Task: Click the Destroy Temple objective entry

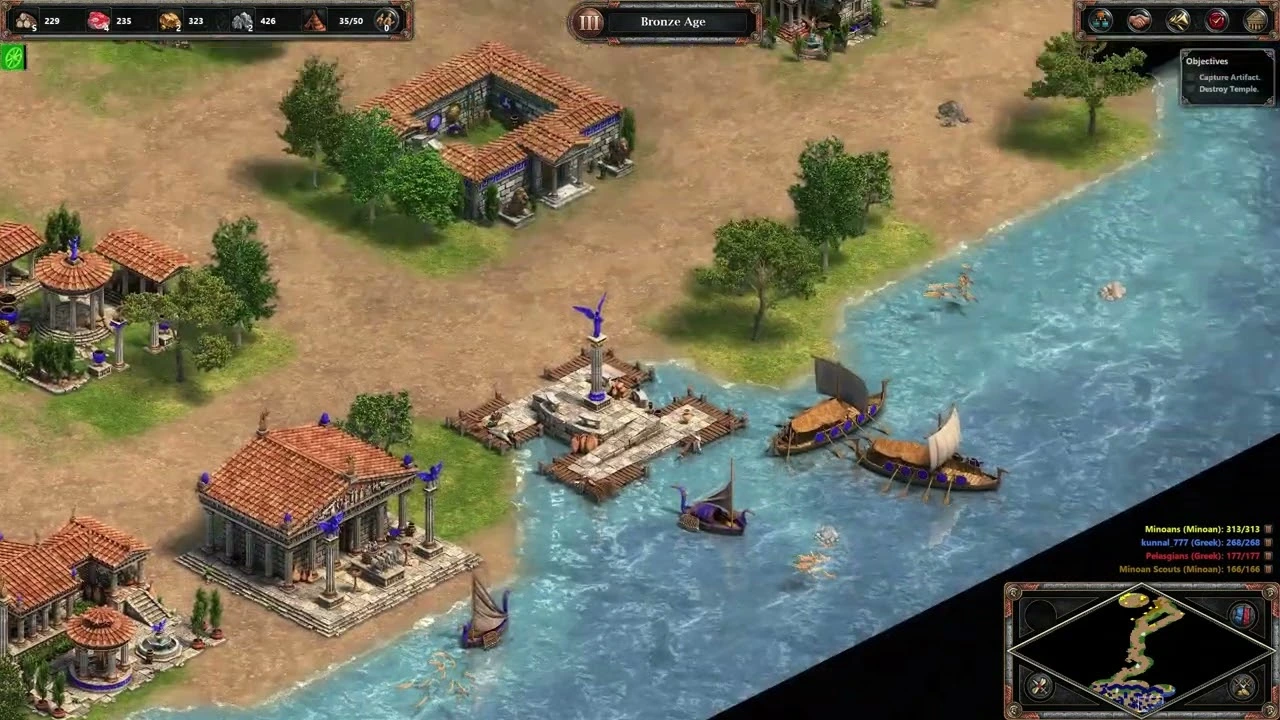Action: point(1228,88)
